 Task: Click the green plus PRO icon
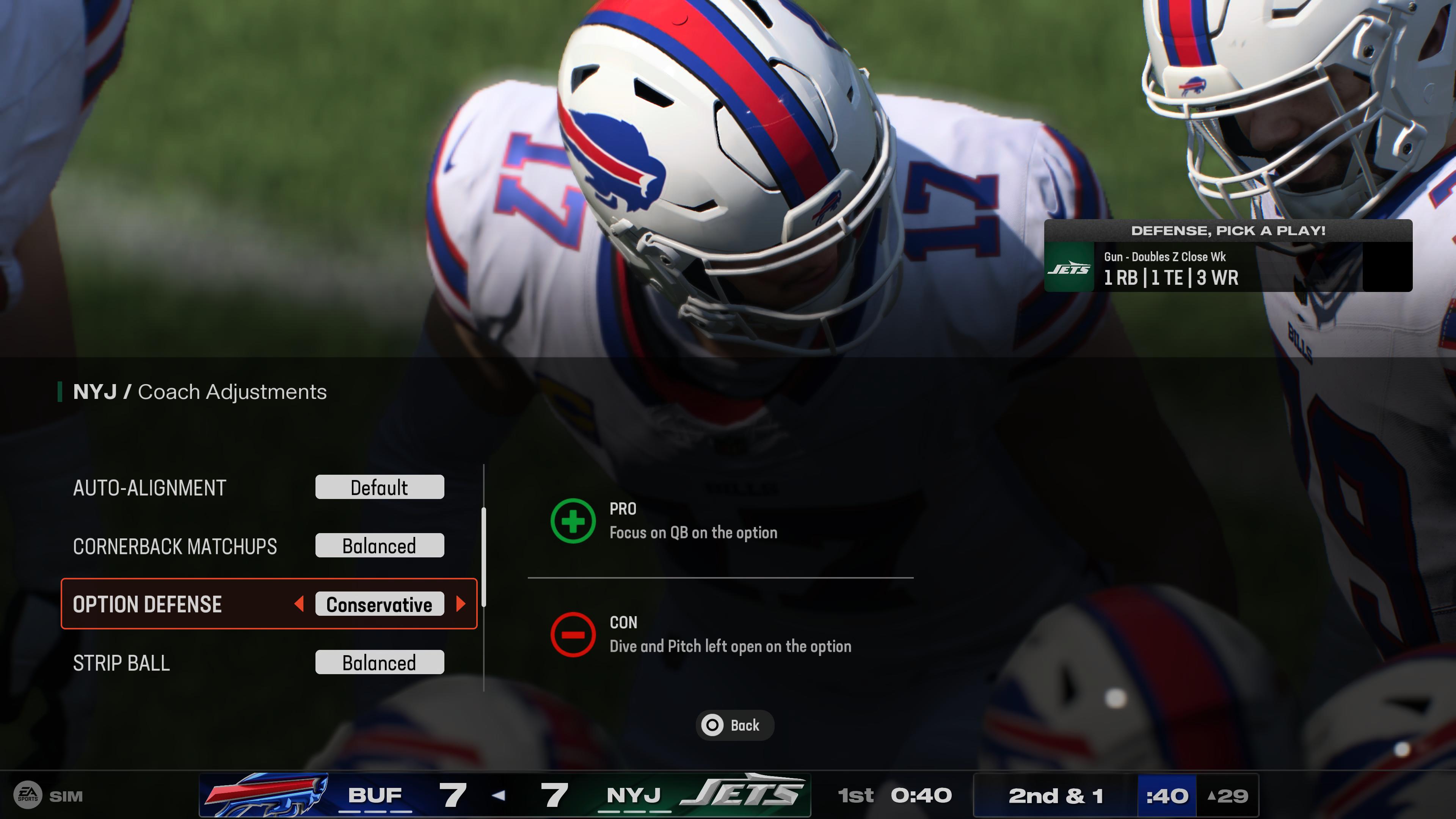pyautogui.click(x=573, y=521)
